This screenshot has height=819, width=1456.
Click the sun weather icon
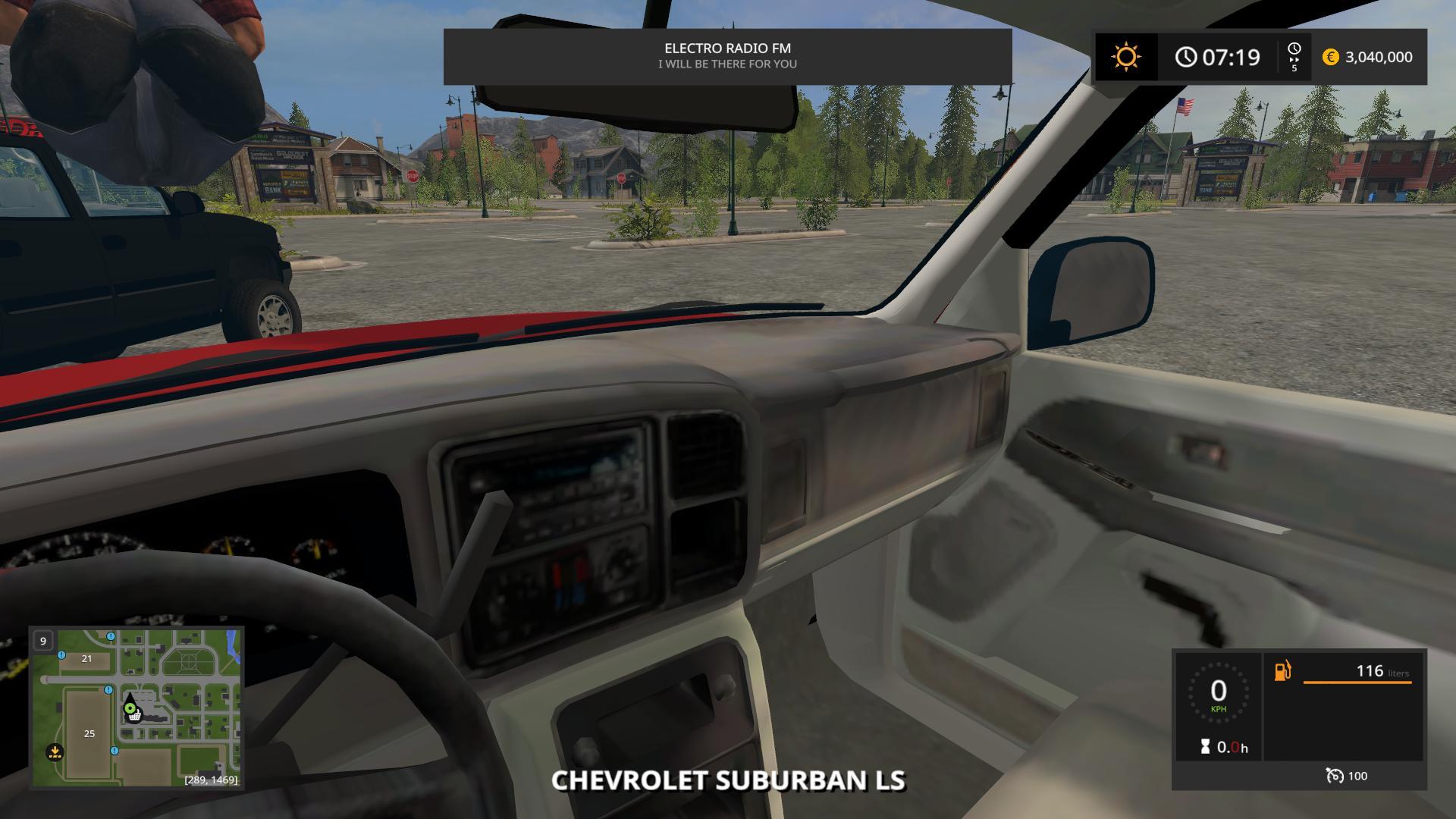1126,57
